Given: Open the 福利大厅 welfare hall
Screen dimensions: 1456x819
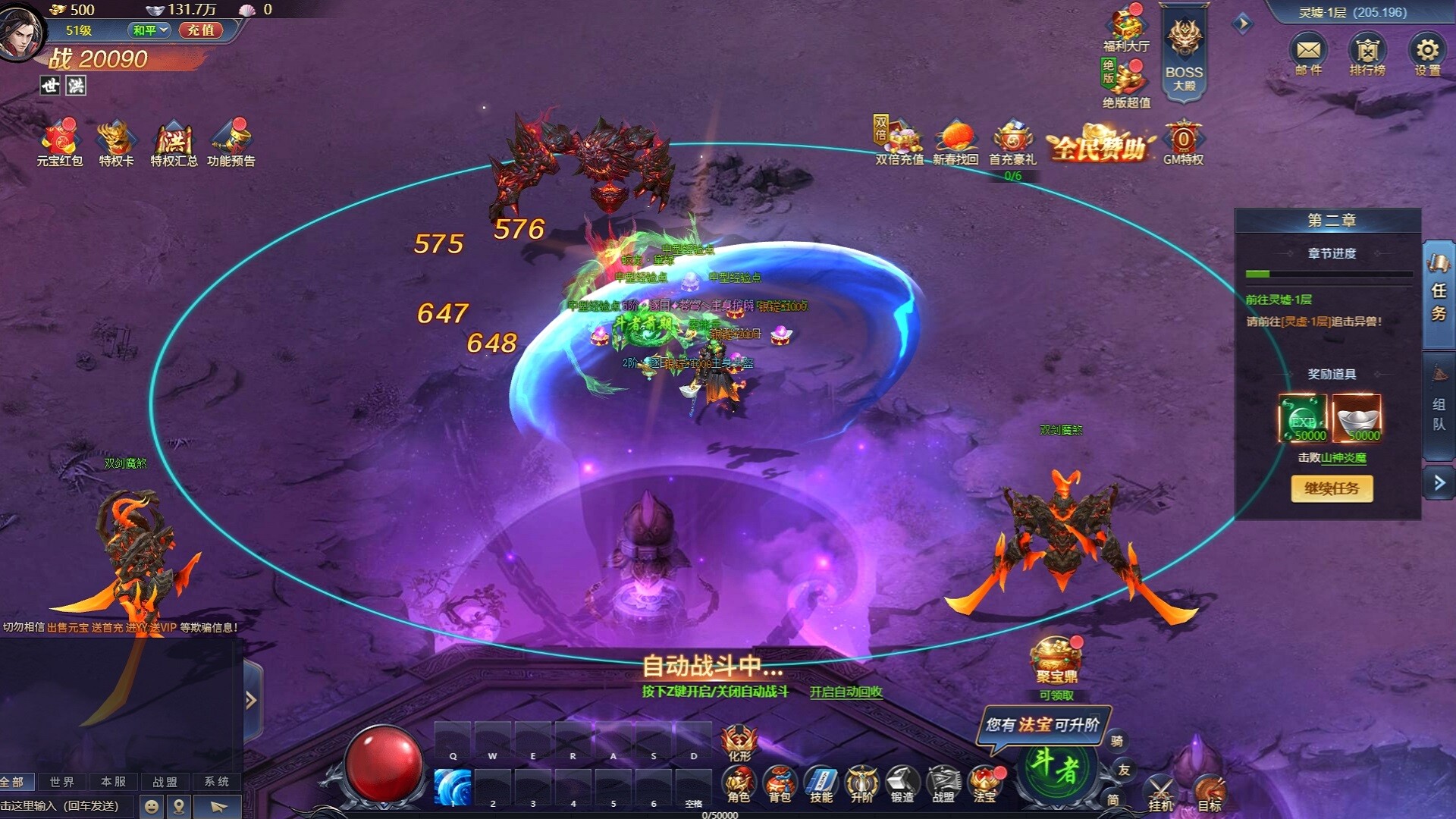Looking at the screenshot, I should (x=1128, y=30).
